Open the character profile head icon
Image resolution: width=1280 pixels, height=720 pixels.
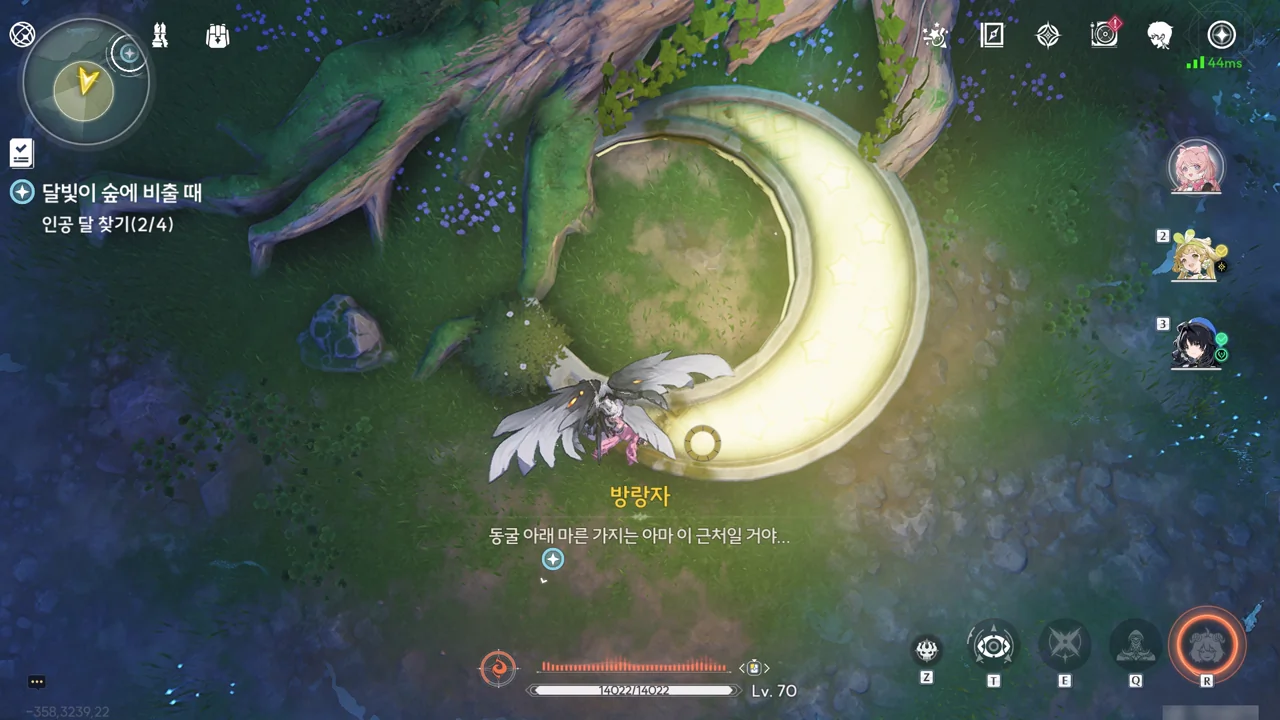[x=1160, y=35]
